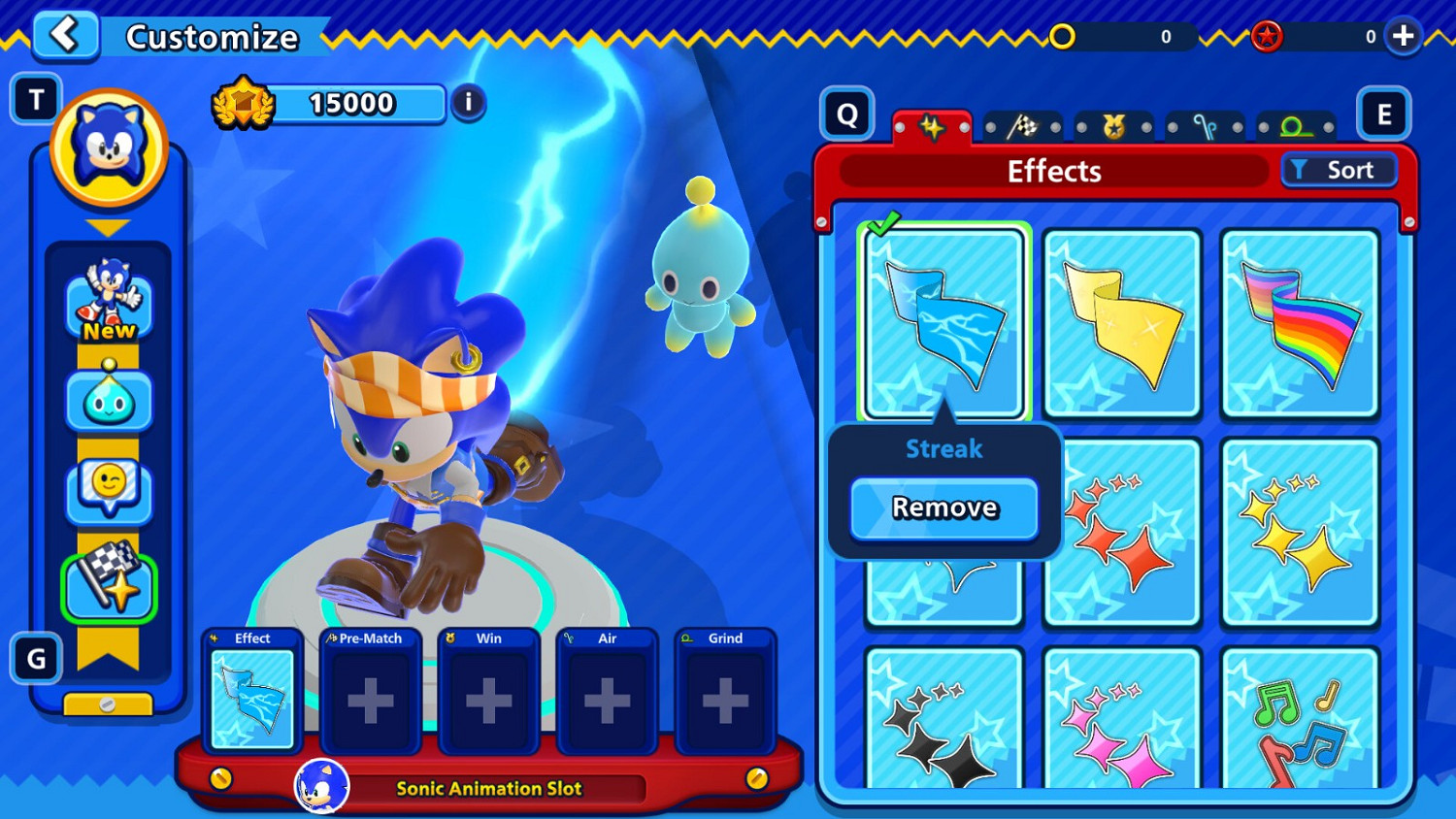1456x819 pixels.
Task: Click the Remove button for Streak
Action: [943, 508]
